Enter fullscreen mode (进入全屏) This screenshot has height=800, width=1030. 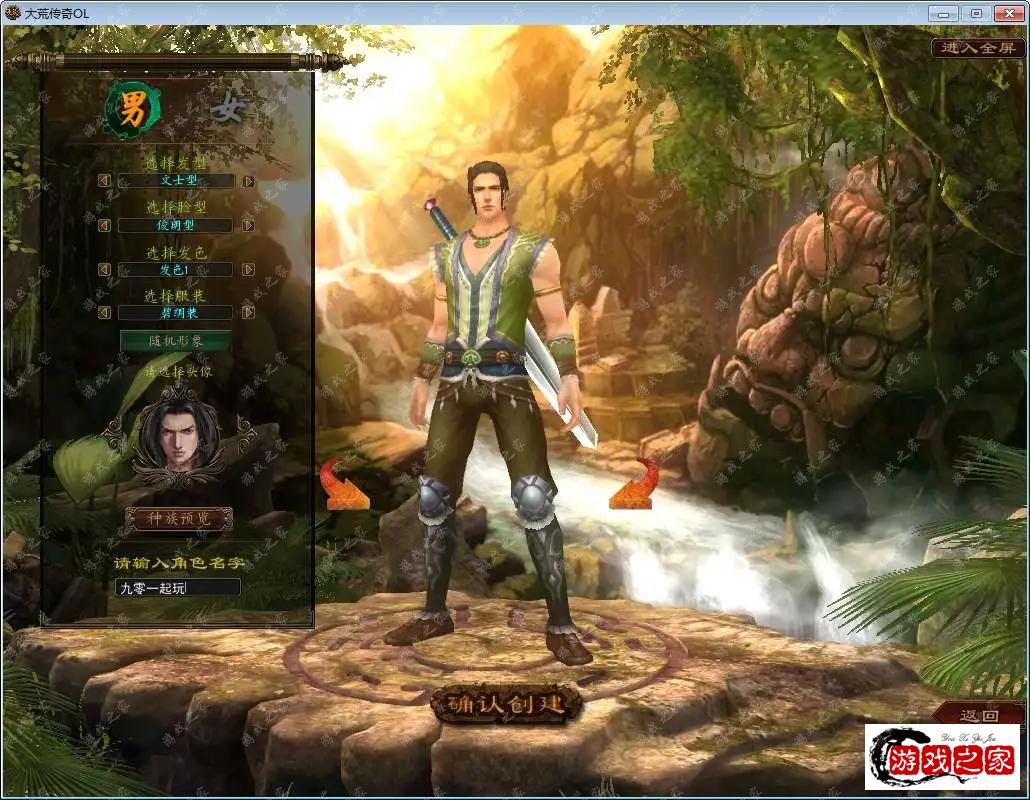[x=979, y=47]
